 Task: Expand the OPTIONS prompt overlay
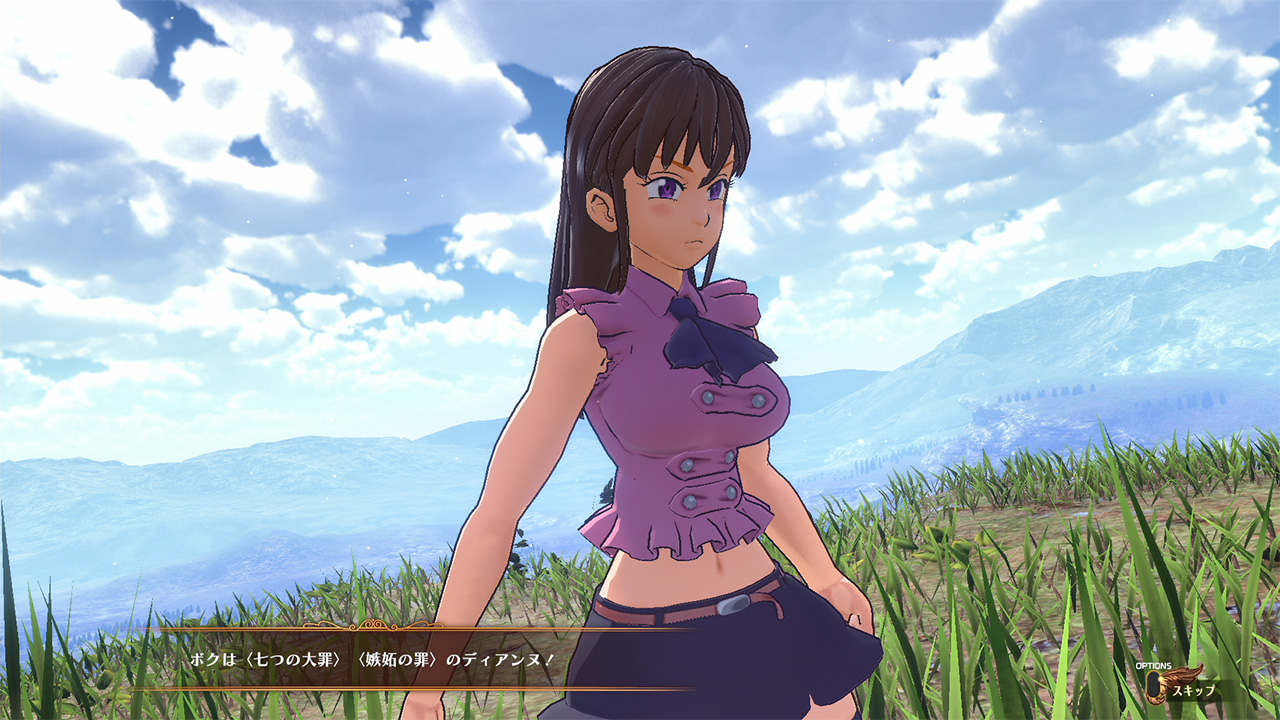[x=1154, y=666]
